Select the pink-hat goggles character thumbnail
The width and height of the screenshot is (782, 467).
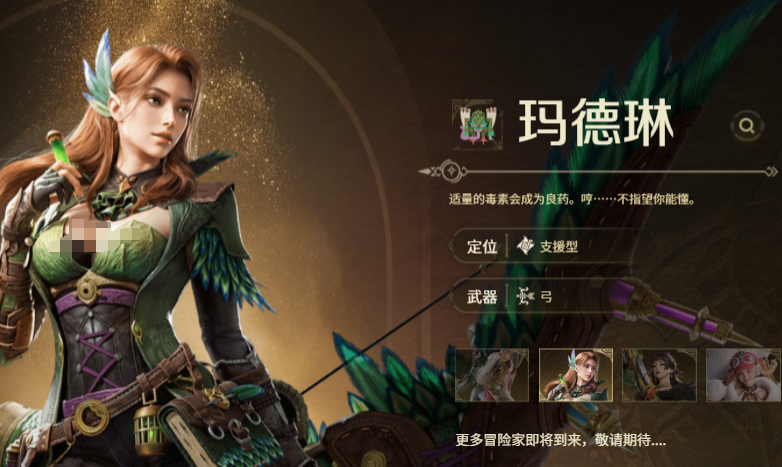(x=742, y=375)
